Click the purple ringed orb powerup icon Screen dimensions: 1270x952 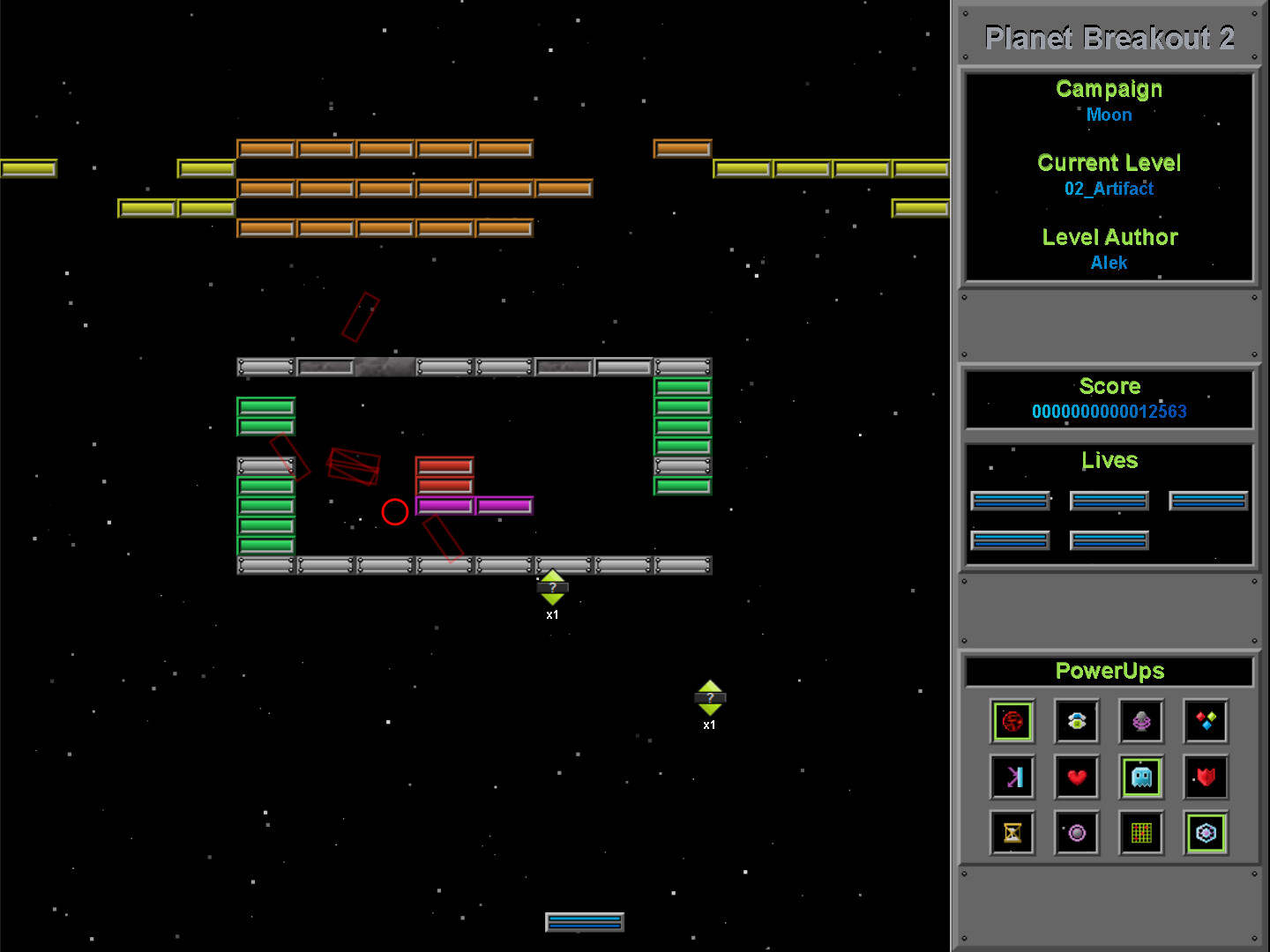[x=1077, y=833]
